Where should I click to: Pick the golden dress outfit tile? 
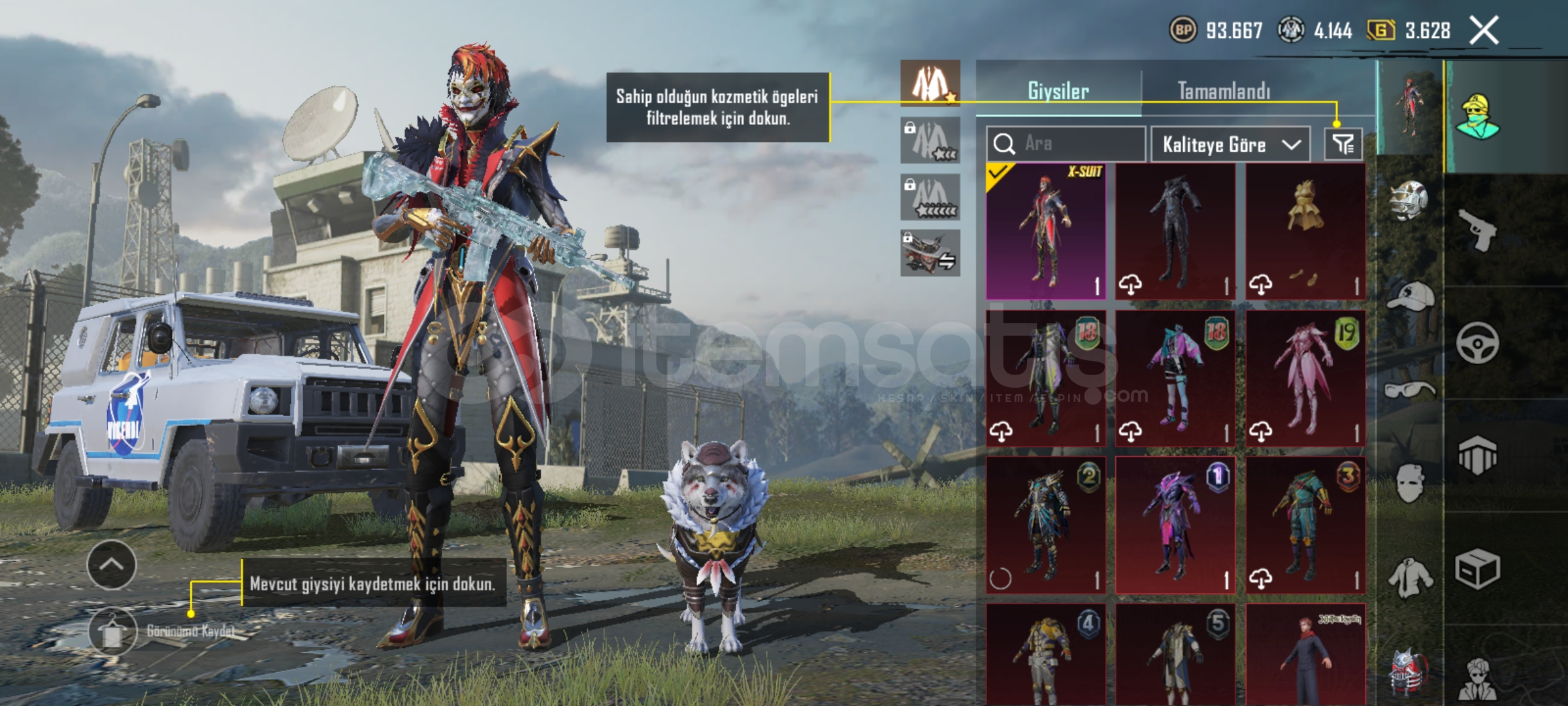click(1305, 231)
